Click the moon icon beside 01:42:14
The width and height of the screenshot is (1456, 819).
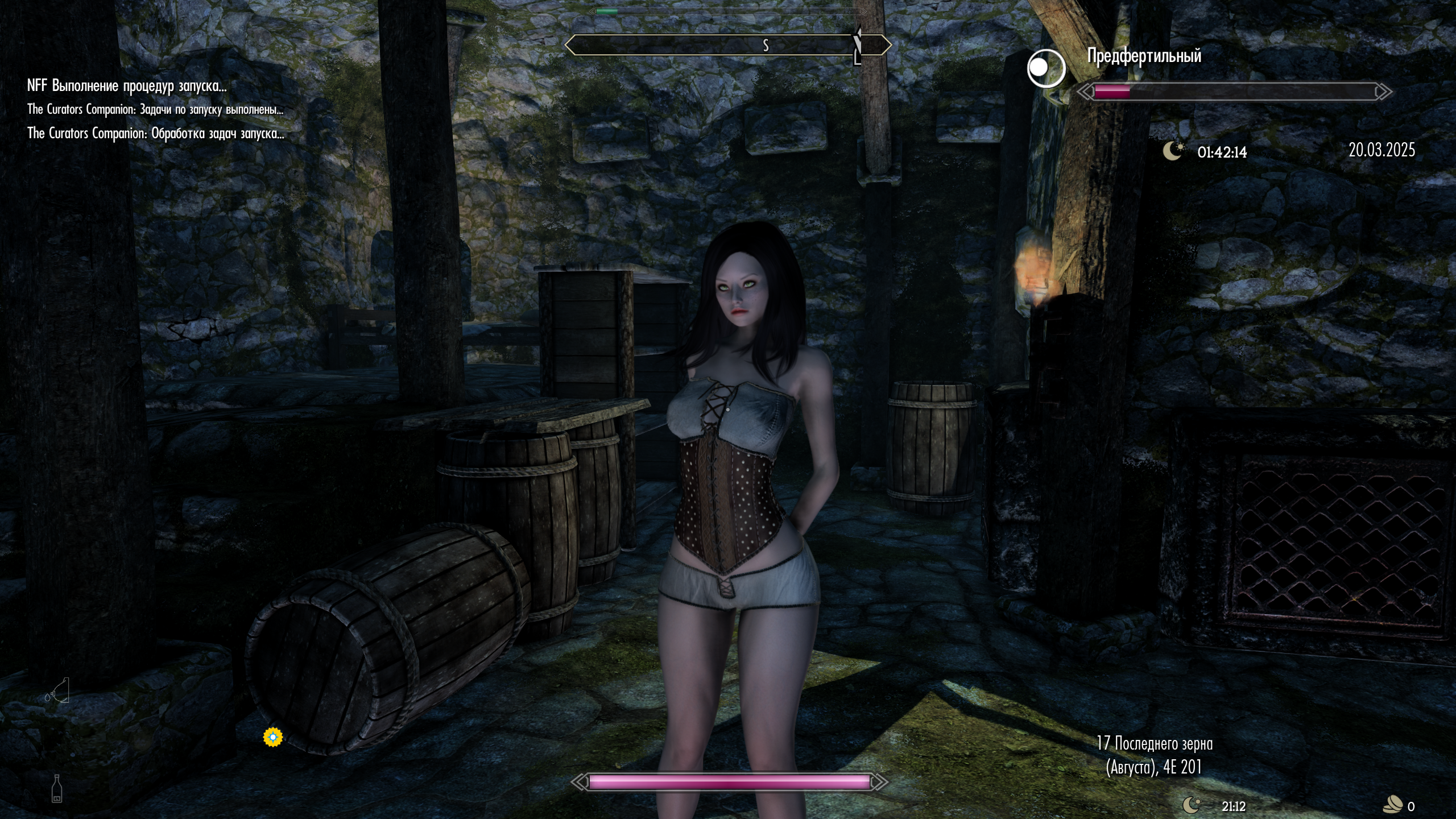pos(1173,151)
